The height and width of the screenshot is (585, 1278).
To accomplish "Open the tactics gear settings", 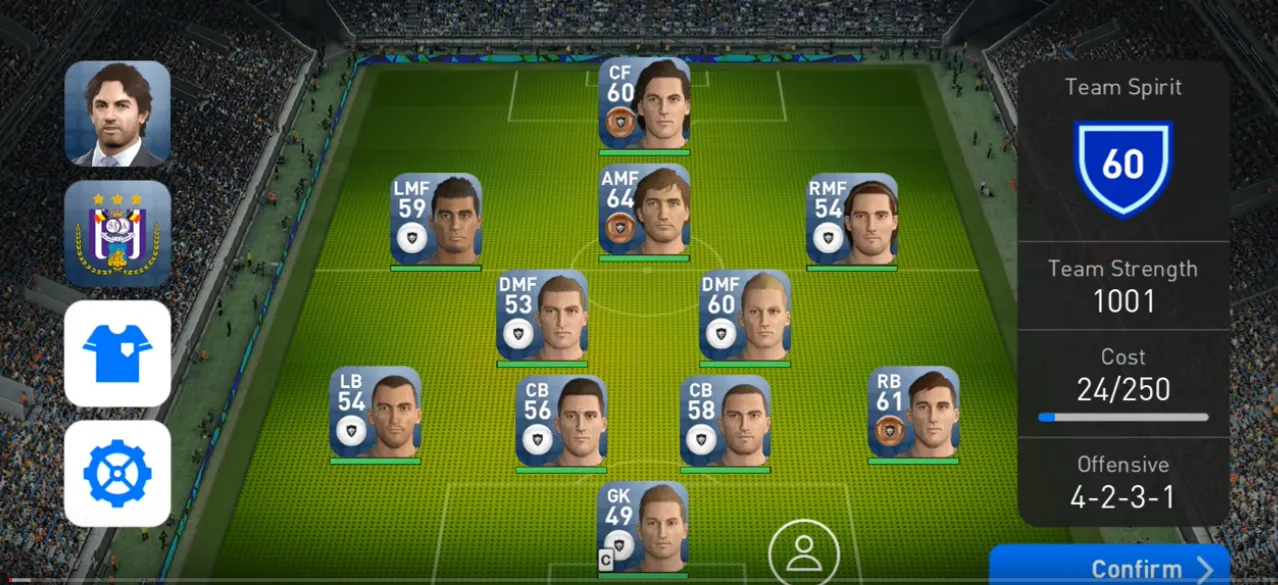I will [x=118, y=473].
